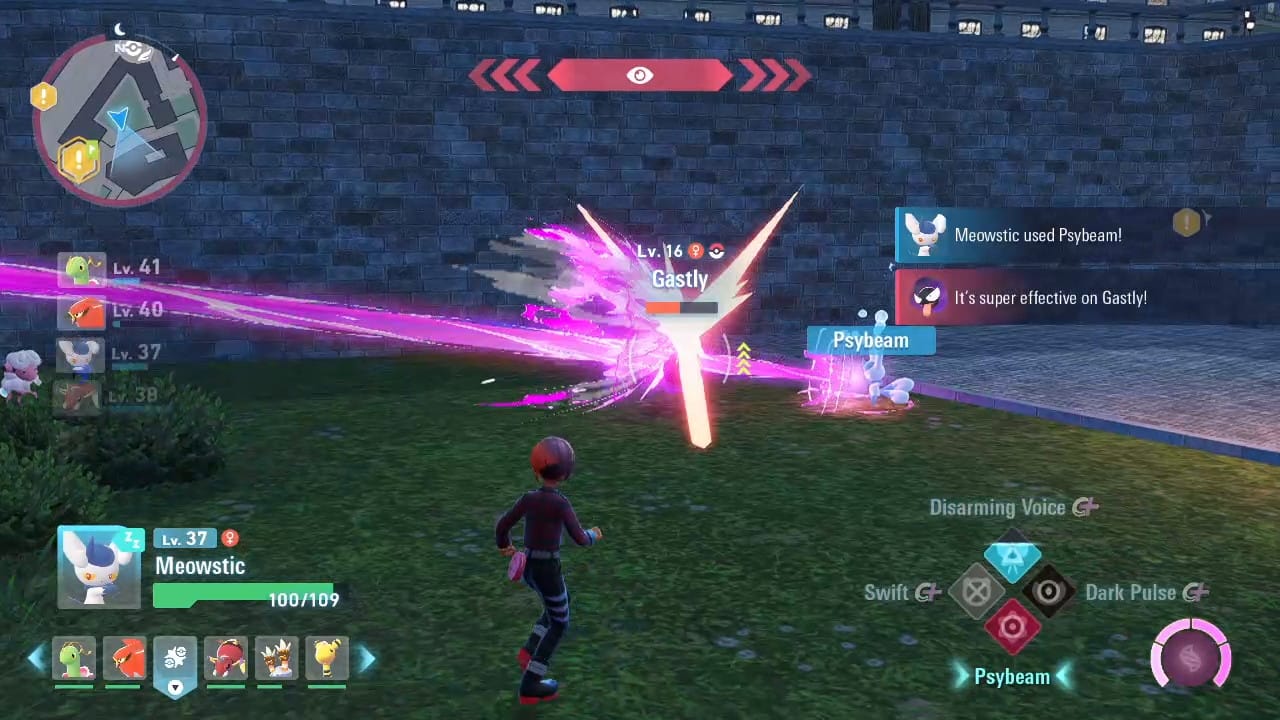The image size is (1280, 720).
Task: Click the yellow quest marker on the minimap
Action: (x=78, y=155)
